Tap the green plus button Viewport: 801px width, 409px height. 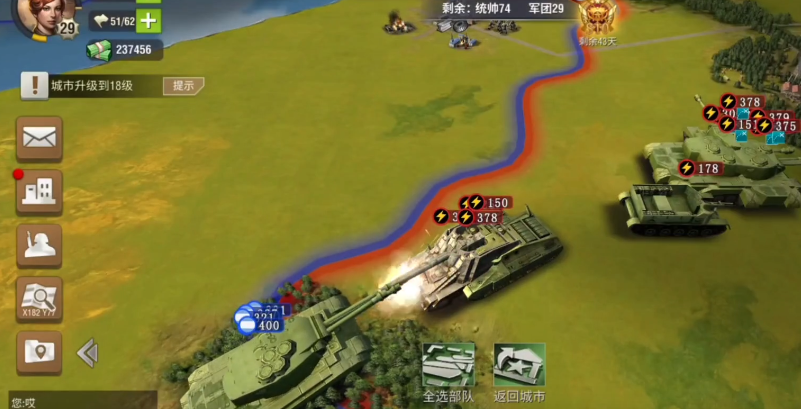point(148,20)
